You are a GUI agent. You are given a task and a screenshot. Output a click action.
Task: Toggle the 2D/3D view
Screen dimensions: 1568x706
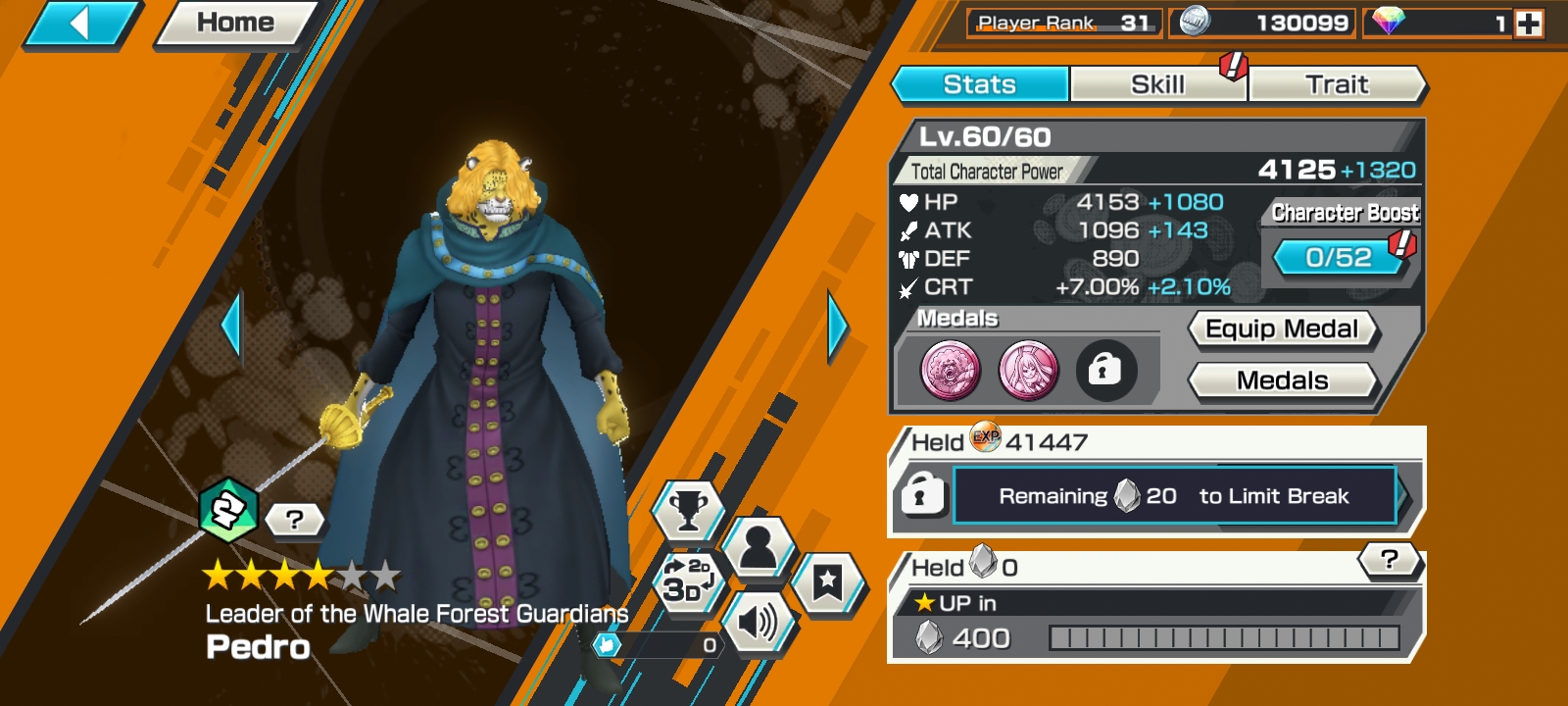[688, 580]
